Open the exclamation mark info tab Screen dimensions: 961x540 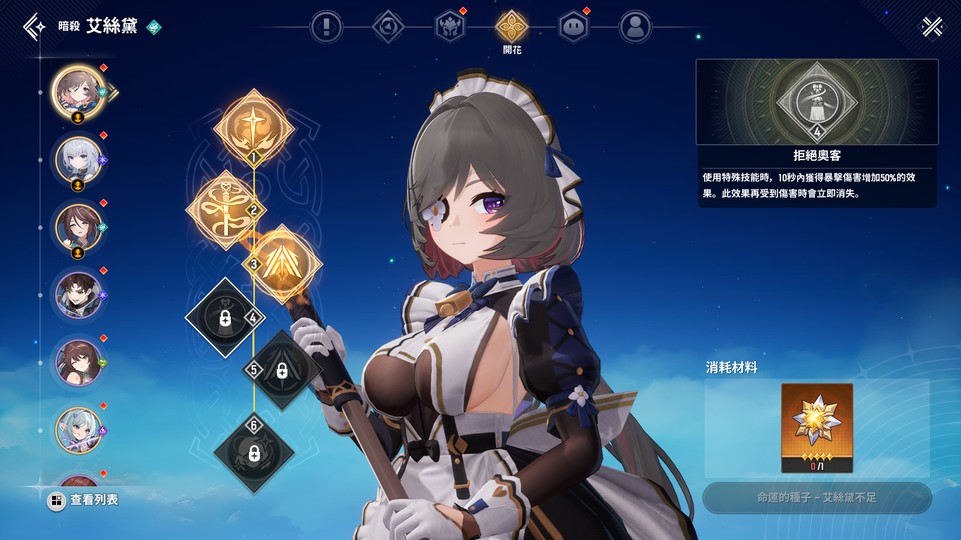click(326, 27)
